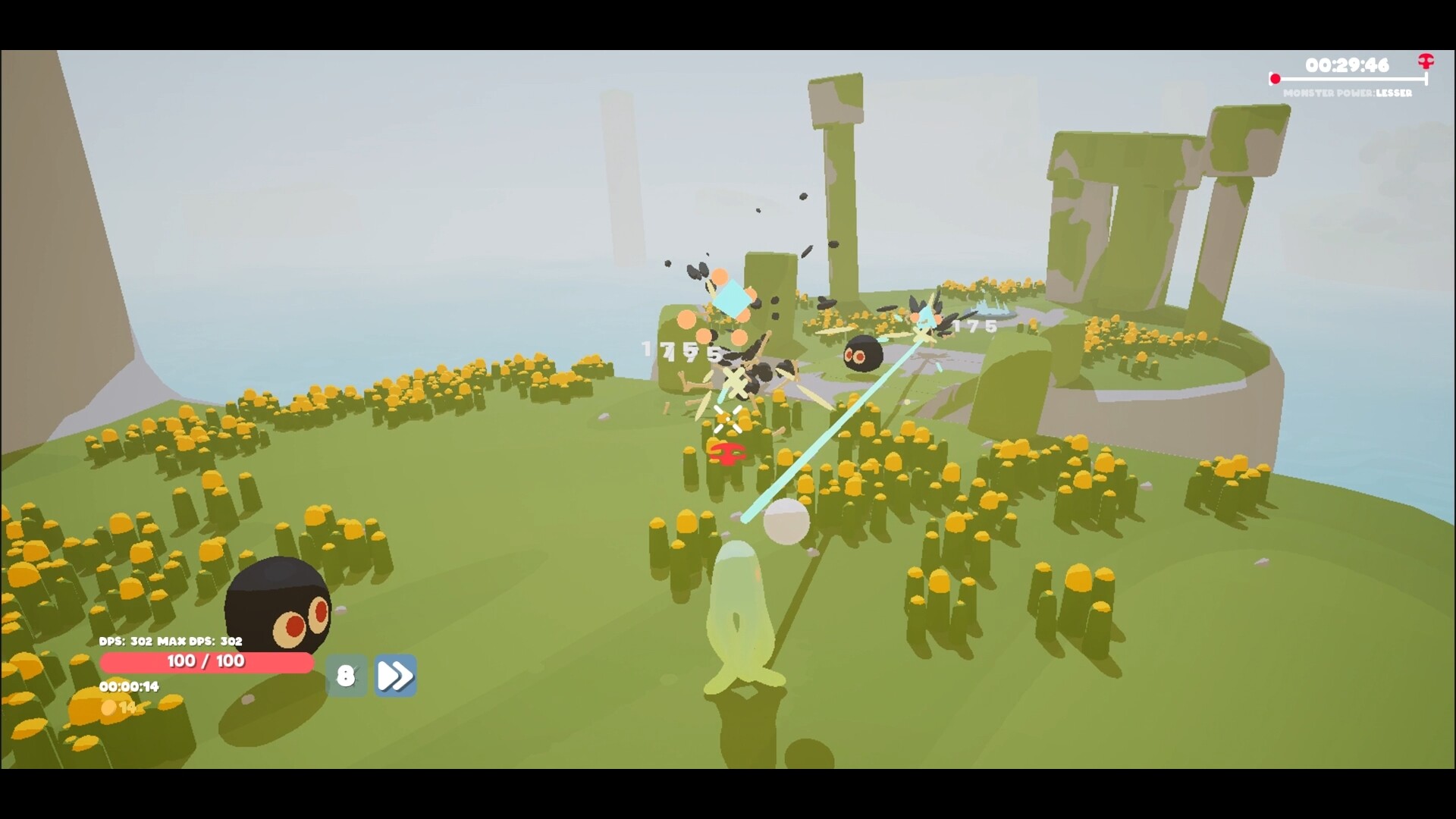The image size is (1456, 819).
Task: Toggle the MONSTER POWER: LESSER setting
Action: [1348, 93]
